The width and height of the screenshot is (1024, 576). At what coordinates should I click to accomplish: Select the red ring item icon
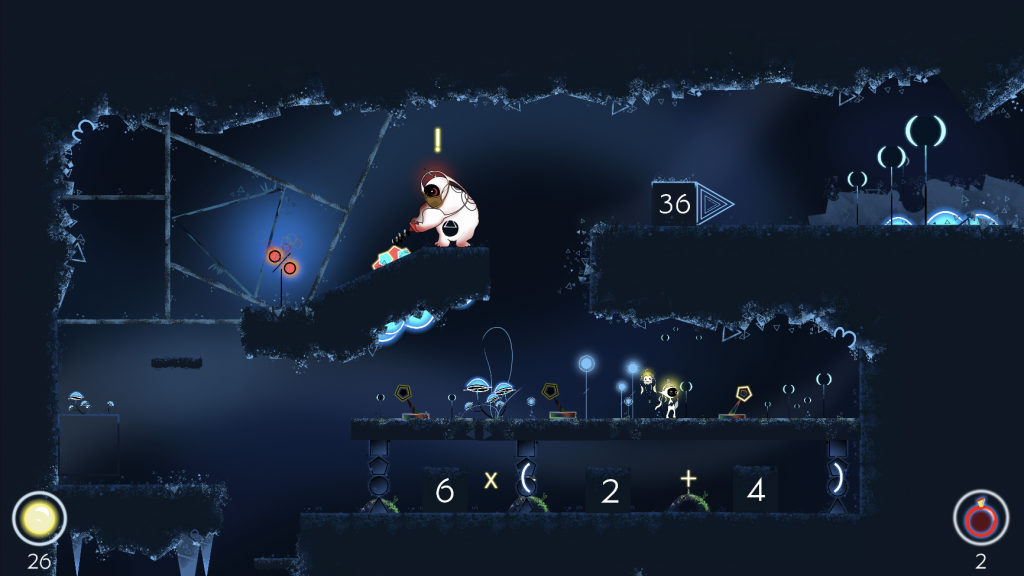(x=980, y=518)
